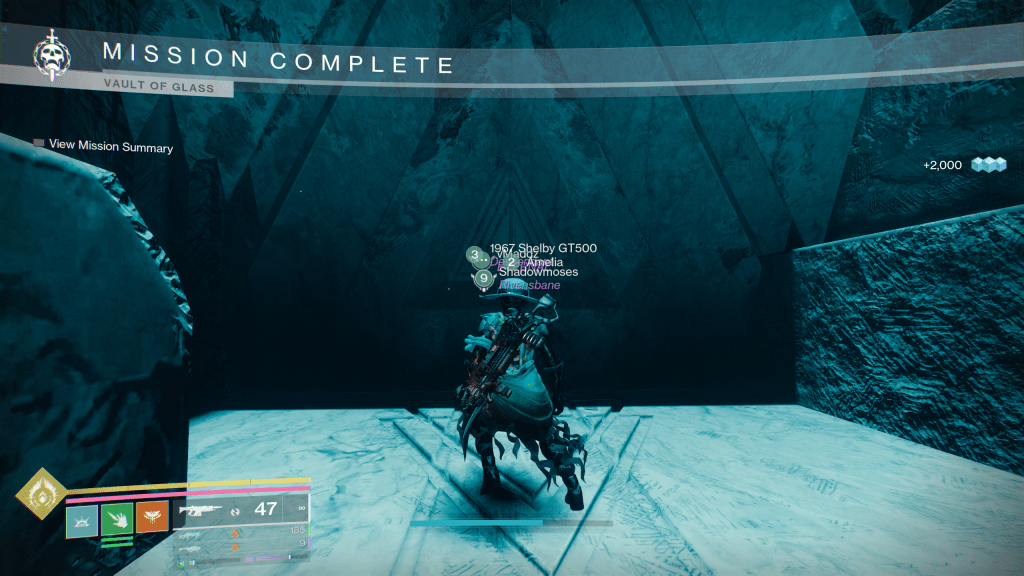The height and width of the screenshot is (576, 1024).
Task: Open View Mission Summary
Action: [110, 146]
